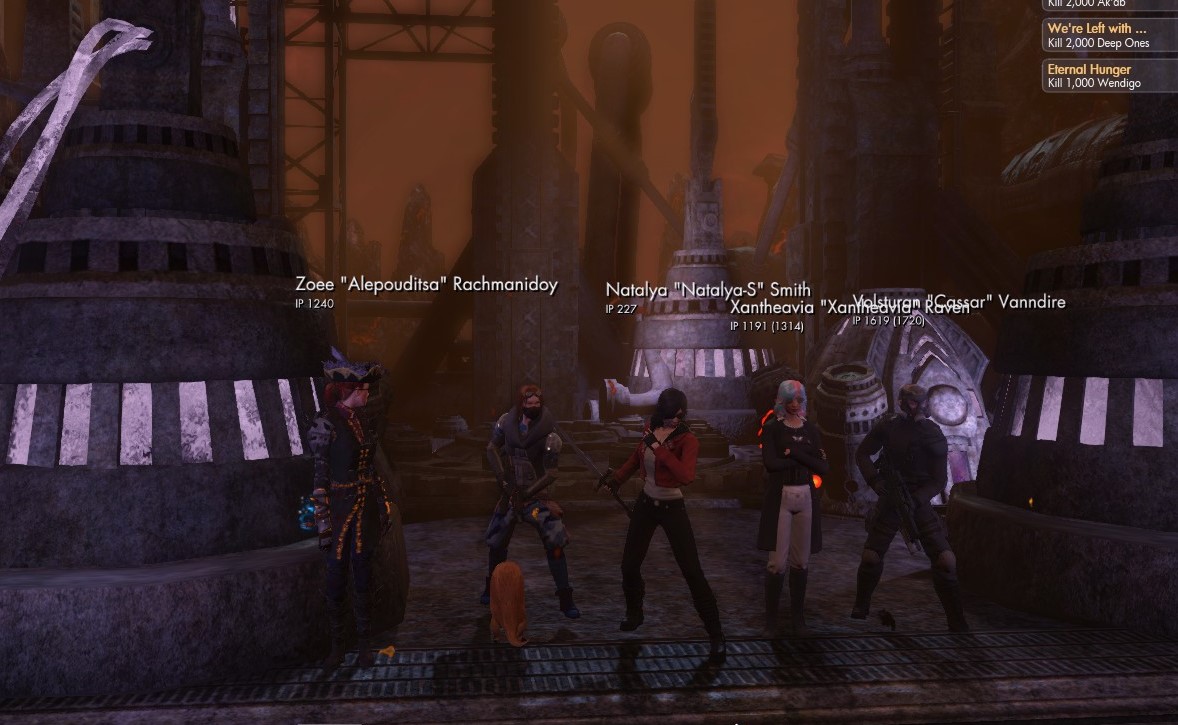1178x725 pixels.
Task: Click the Kill 2,000 Ak'ab tracker entry
Action: [1108, 4]
